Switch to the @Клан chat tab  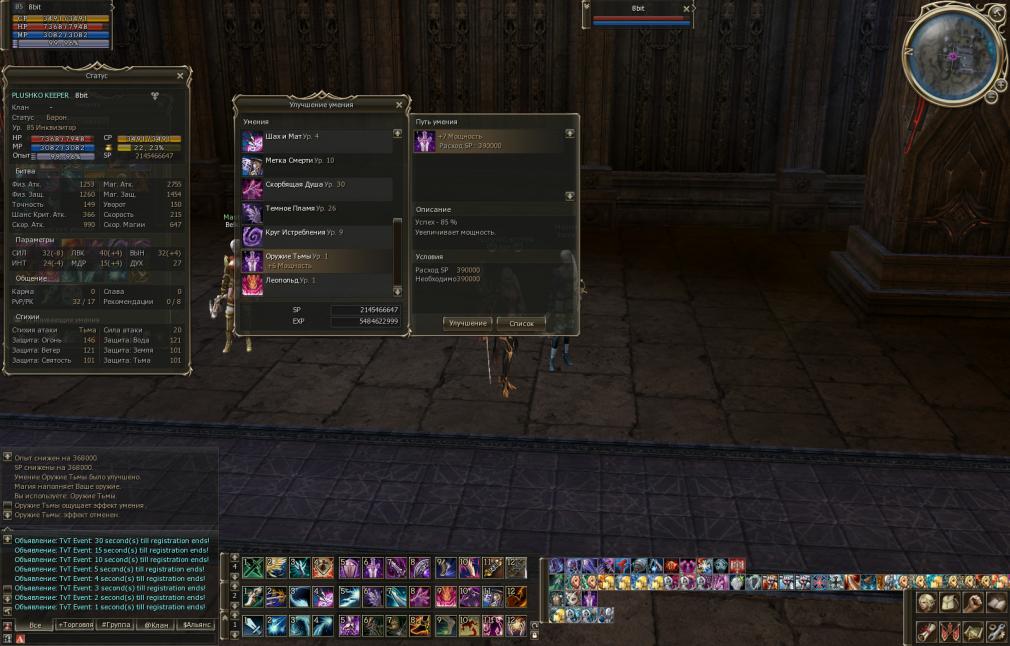[x=156, y=624]
